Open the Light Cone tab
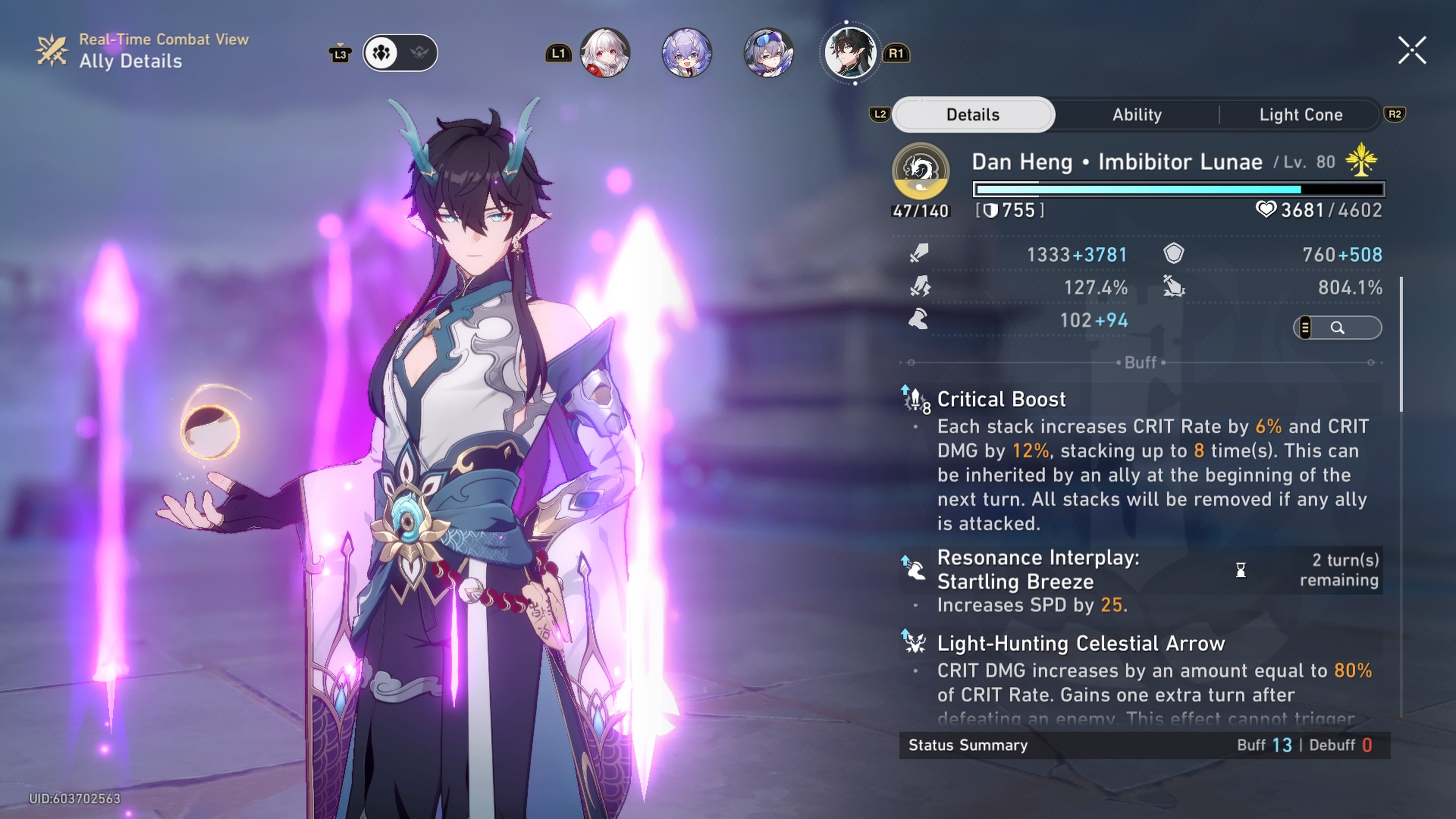This screenshot has height=819, width=1456. coord(1301,115)
